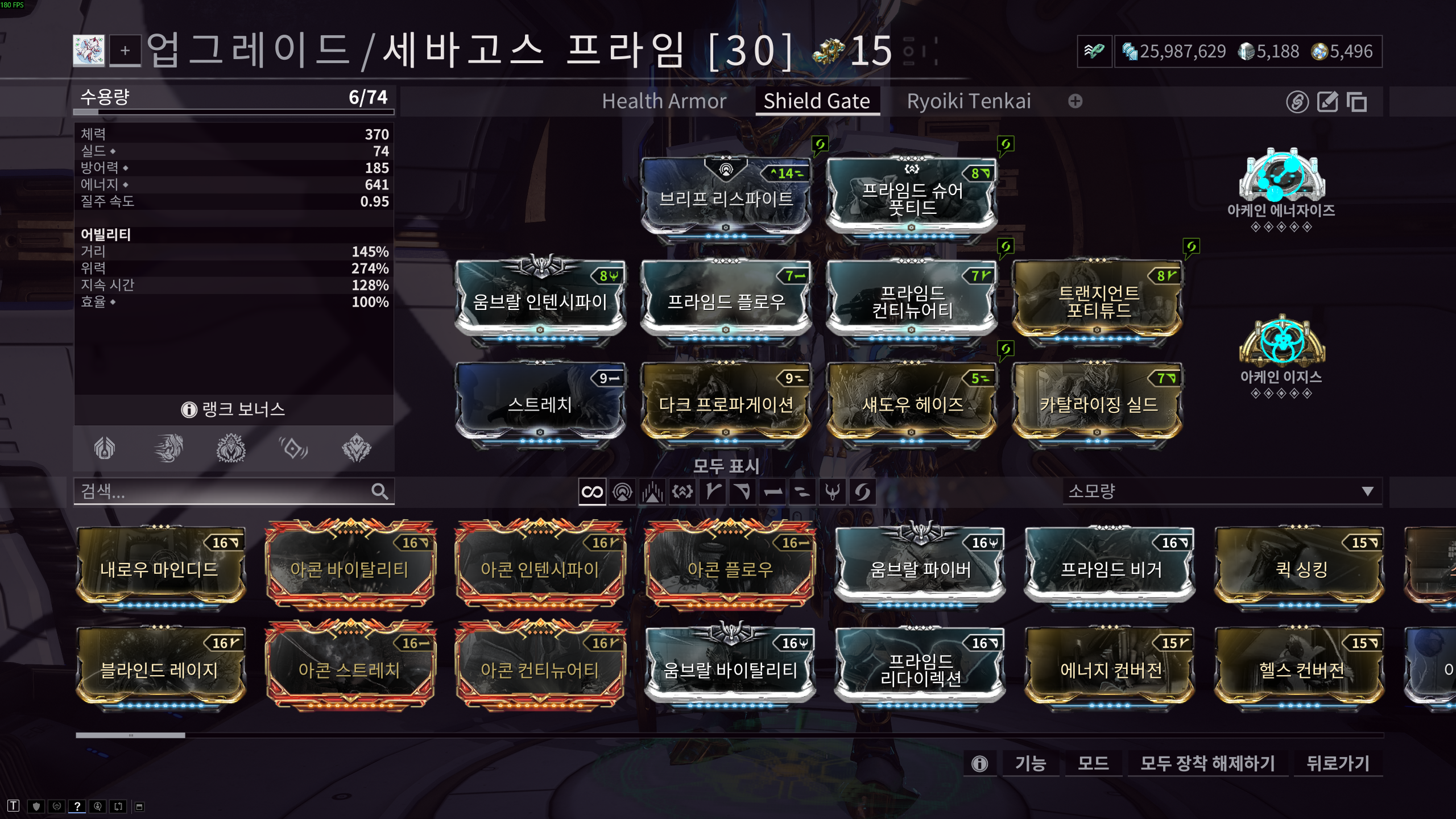Click 모두 장착 해제하기 to unequip all
1456x819 pixels.
[x=1207, y=763]
